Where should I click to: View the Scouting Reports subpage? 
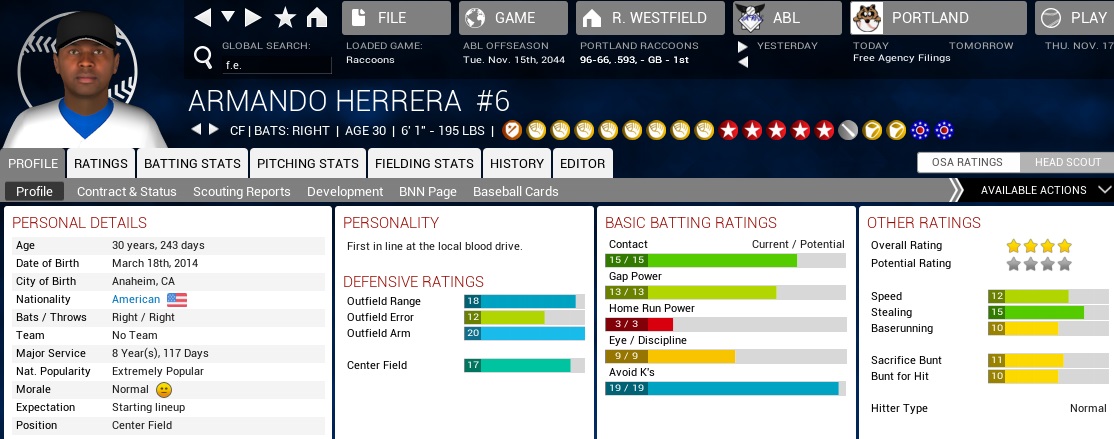pos(241,191)
